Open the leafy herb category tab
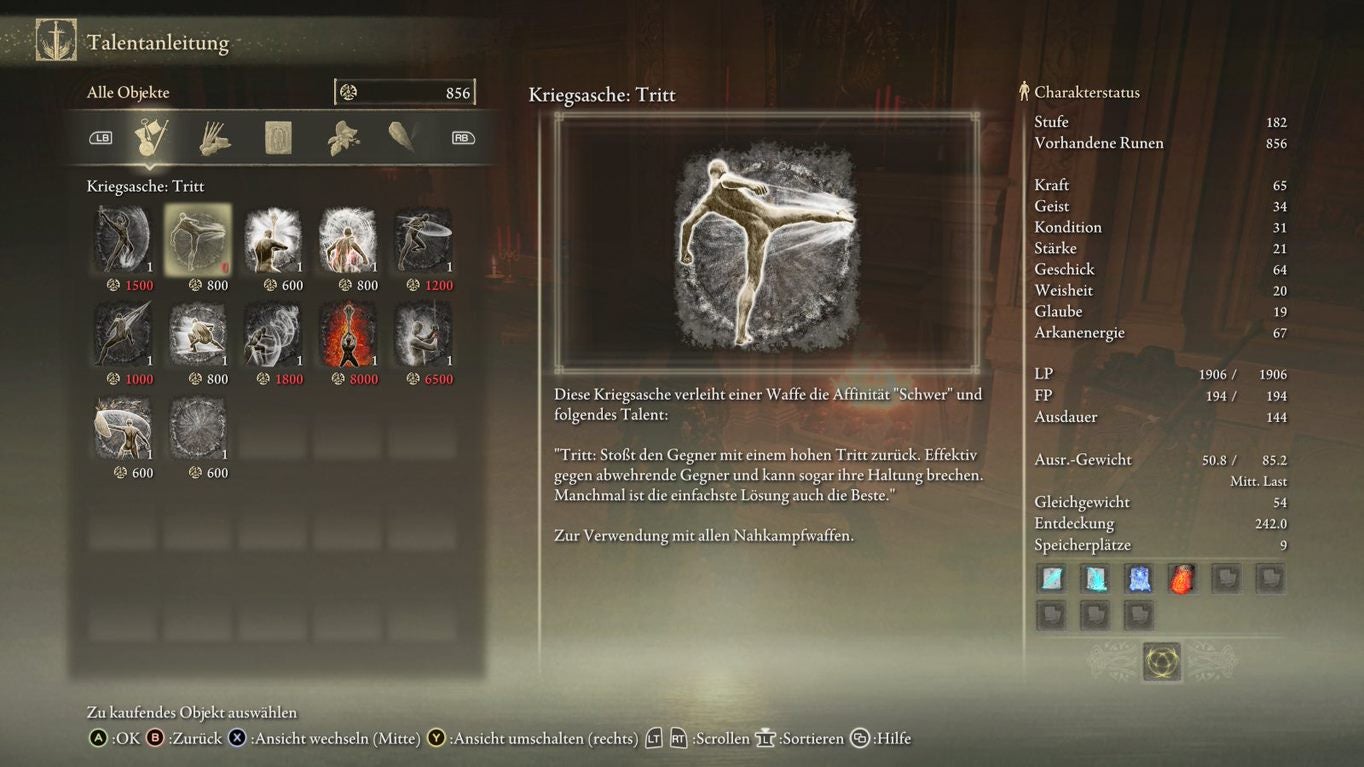 [342, 137]
